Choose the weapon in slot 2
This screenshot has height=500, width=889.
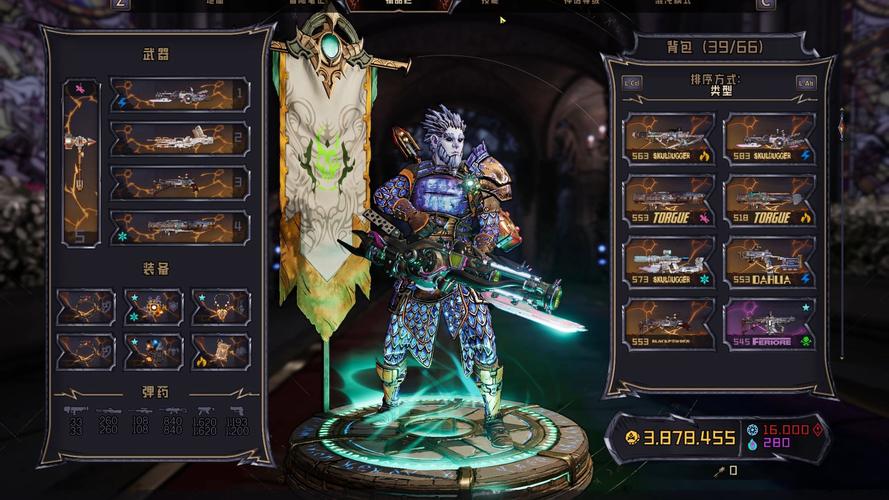(x=179, y=139)
